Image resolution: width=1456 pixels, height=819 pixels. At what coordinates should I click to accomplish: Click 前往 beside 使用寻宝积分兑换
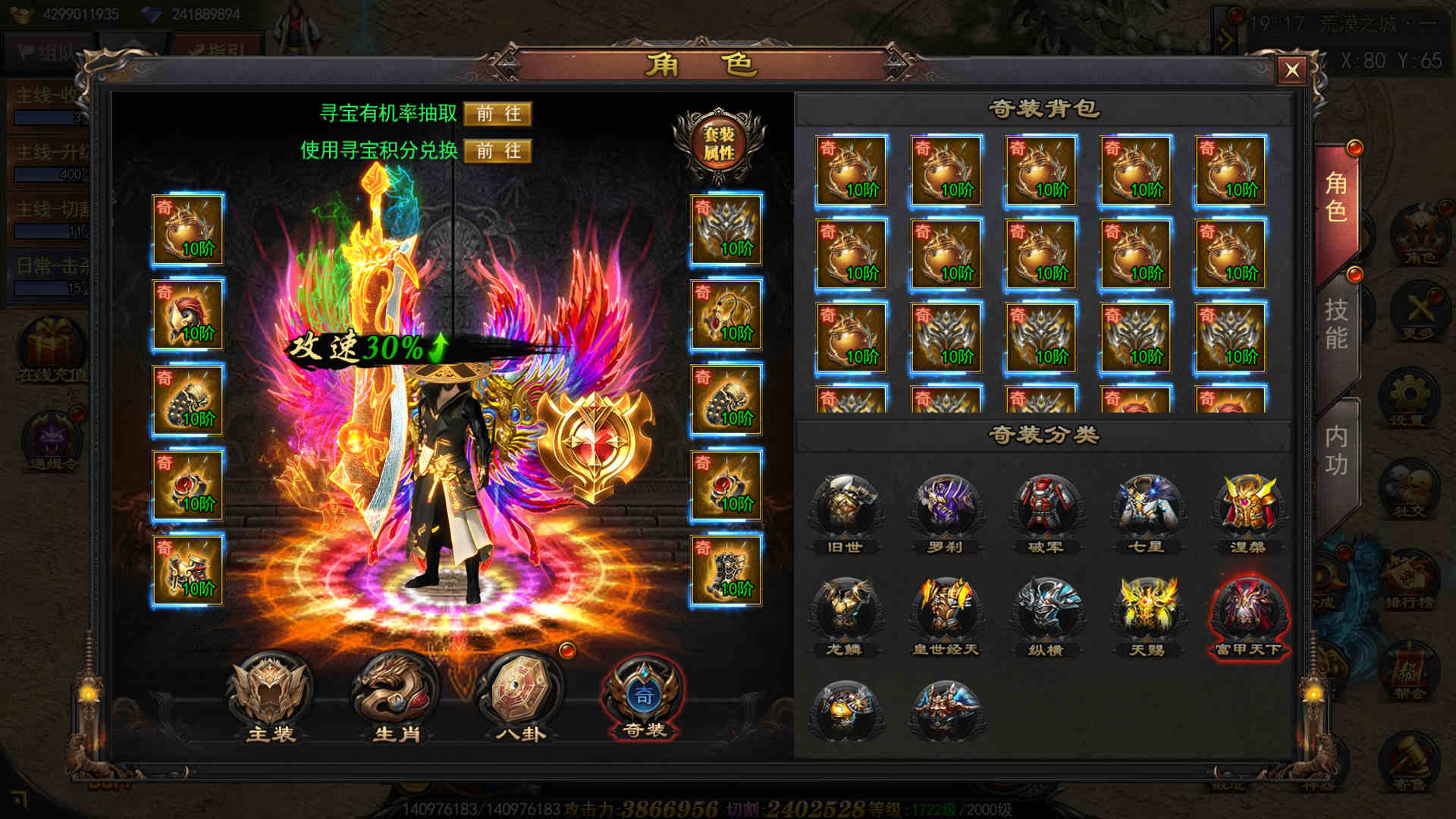coord(497,151)
